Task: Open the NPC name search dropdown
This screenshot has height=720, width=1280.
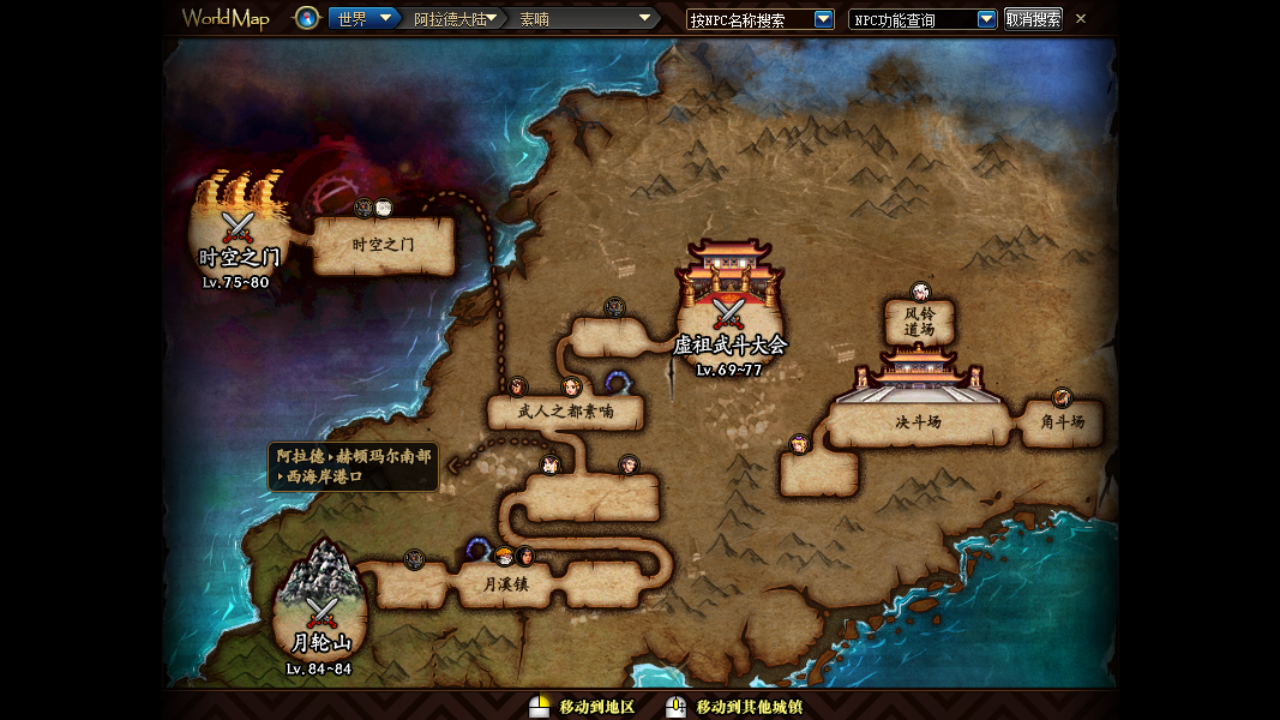Action: point(823,19)
